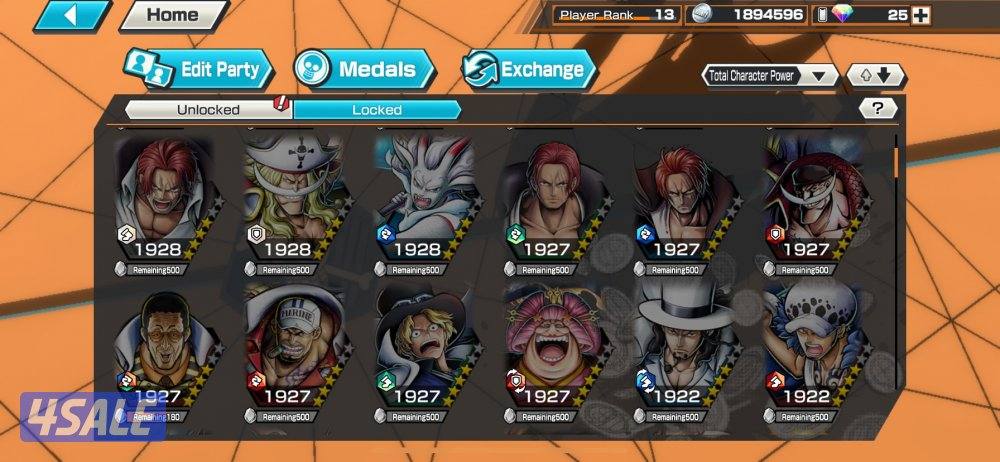The width and height of the screenshot is (1000, 462).
Task: Toggle the ascending/descending sort order
Action: click(x=875, y=76)
